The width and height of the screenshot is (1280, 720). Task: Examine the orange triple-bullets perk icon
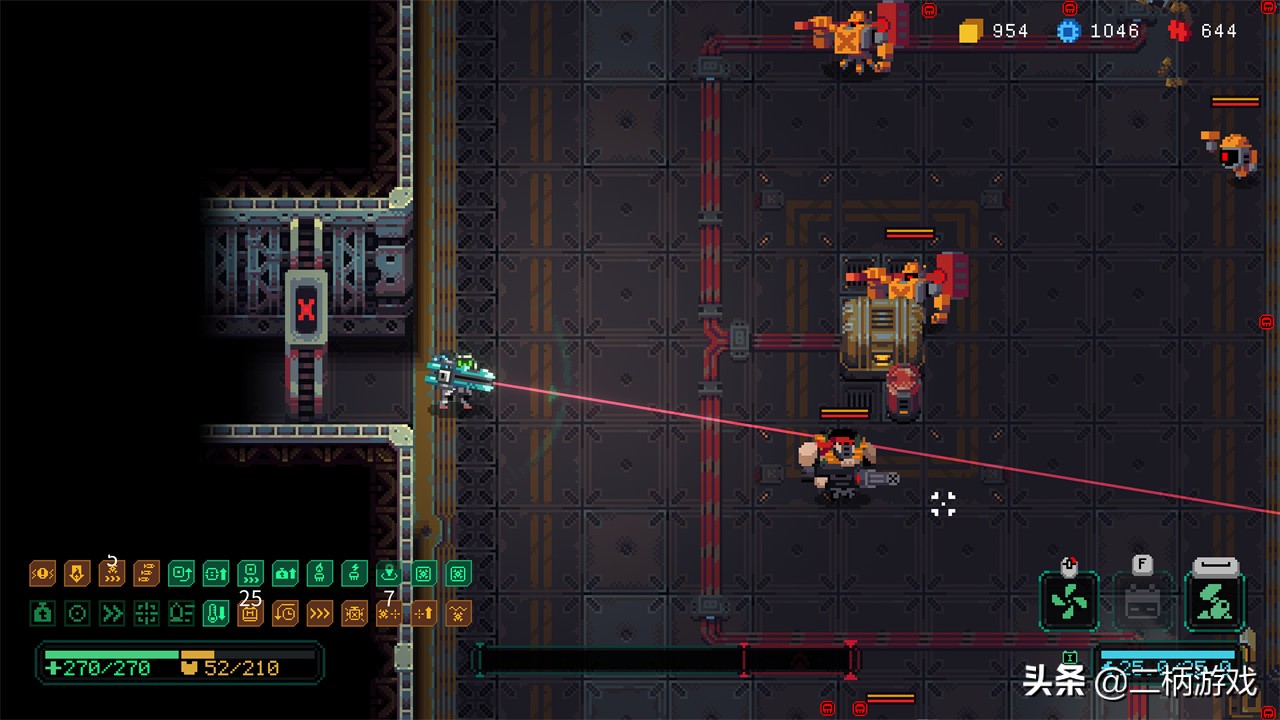[x=147, y=573]
